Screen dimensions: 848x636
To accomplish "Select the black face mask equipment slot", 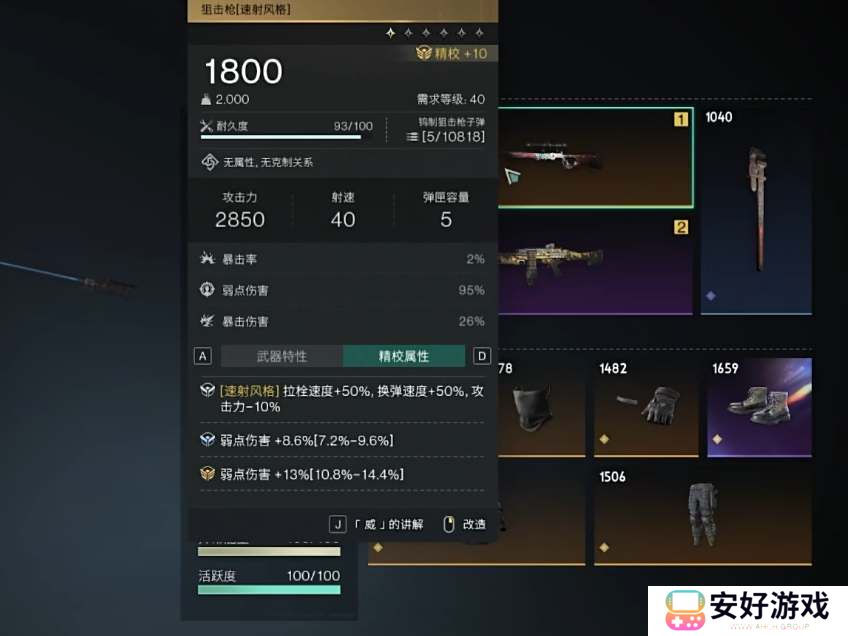I will [540, 403].
